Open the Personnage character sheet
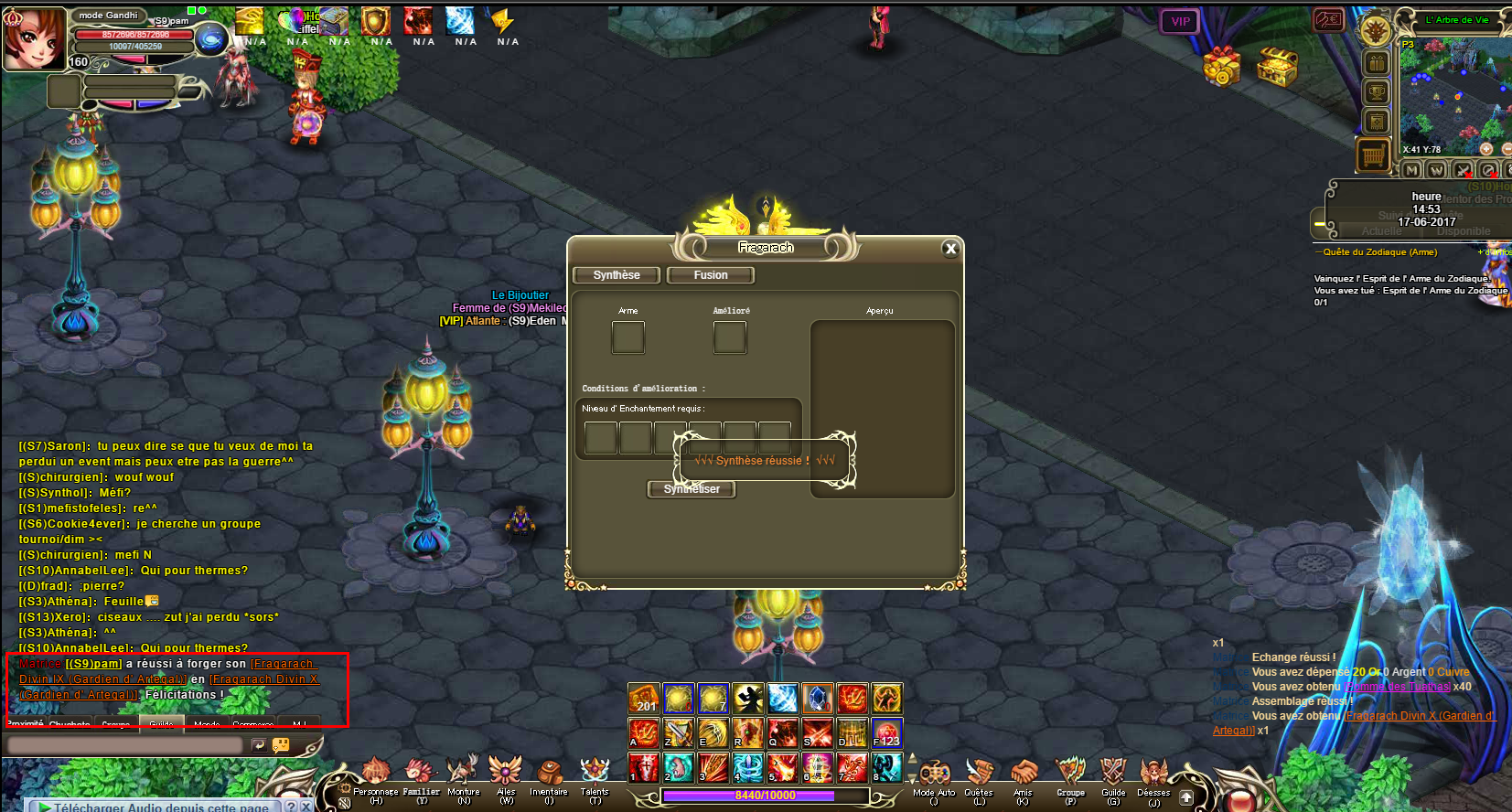 pyautogui.click(x=375, y=775)
